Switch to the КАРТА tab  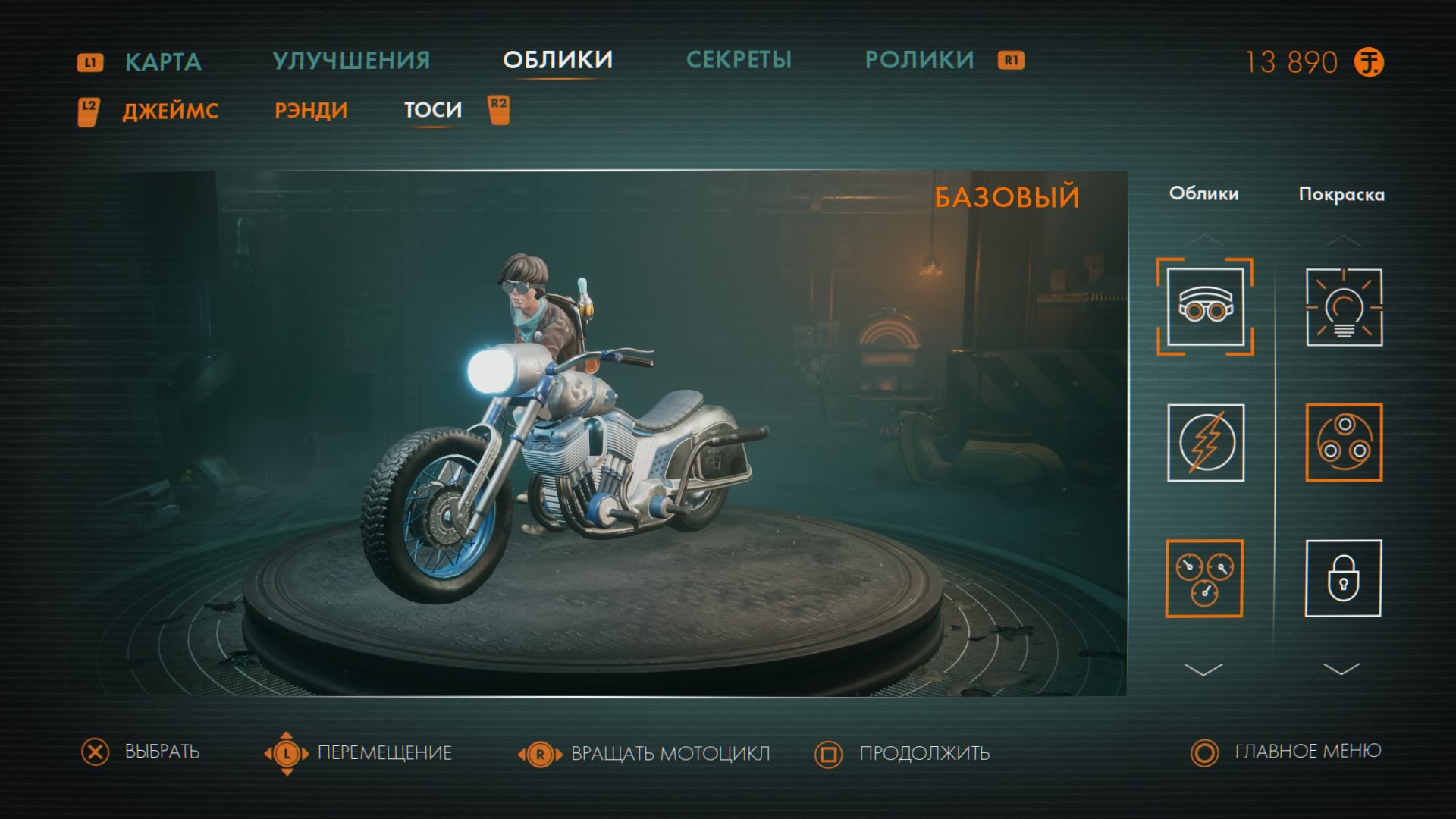pos(163,61)
